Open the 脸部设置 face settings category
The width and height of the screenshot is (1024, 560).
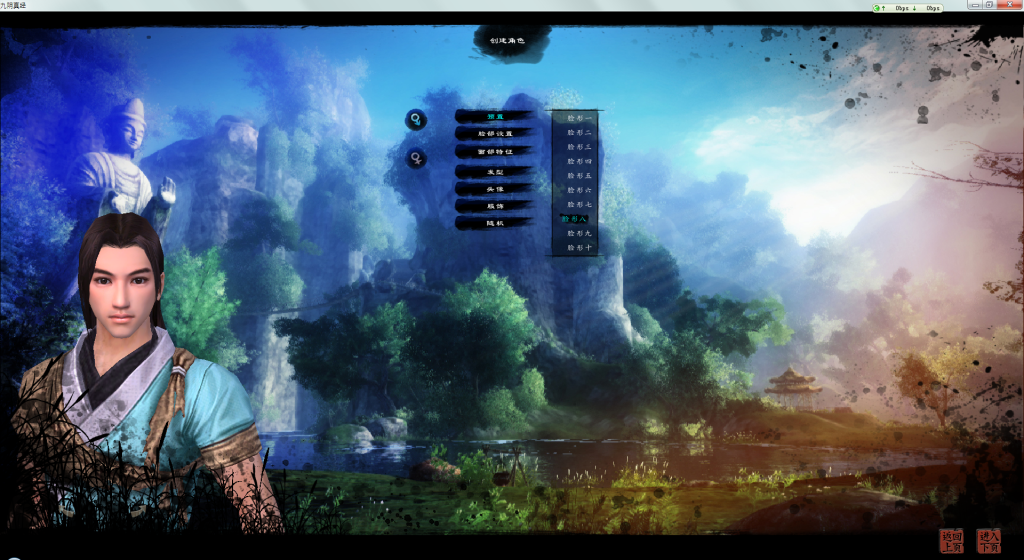[494, 133]
